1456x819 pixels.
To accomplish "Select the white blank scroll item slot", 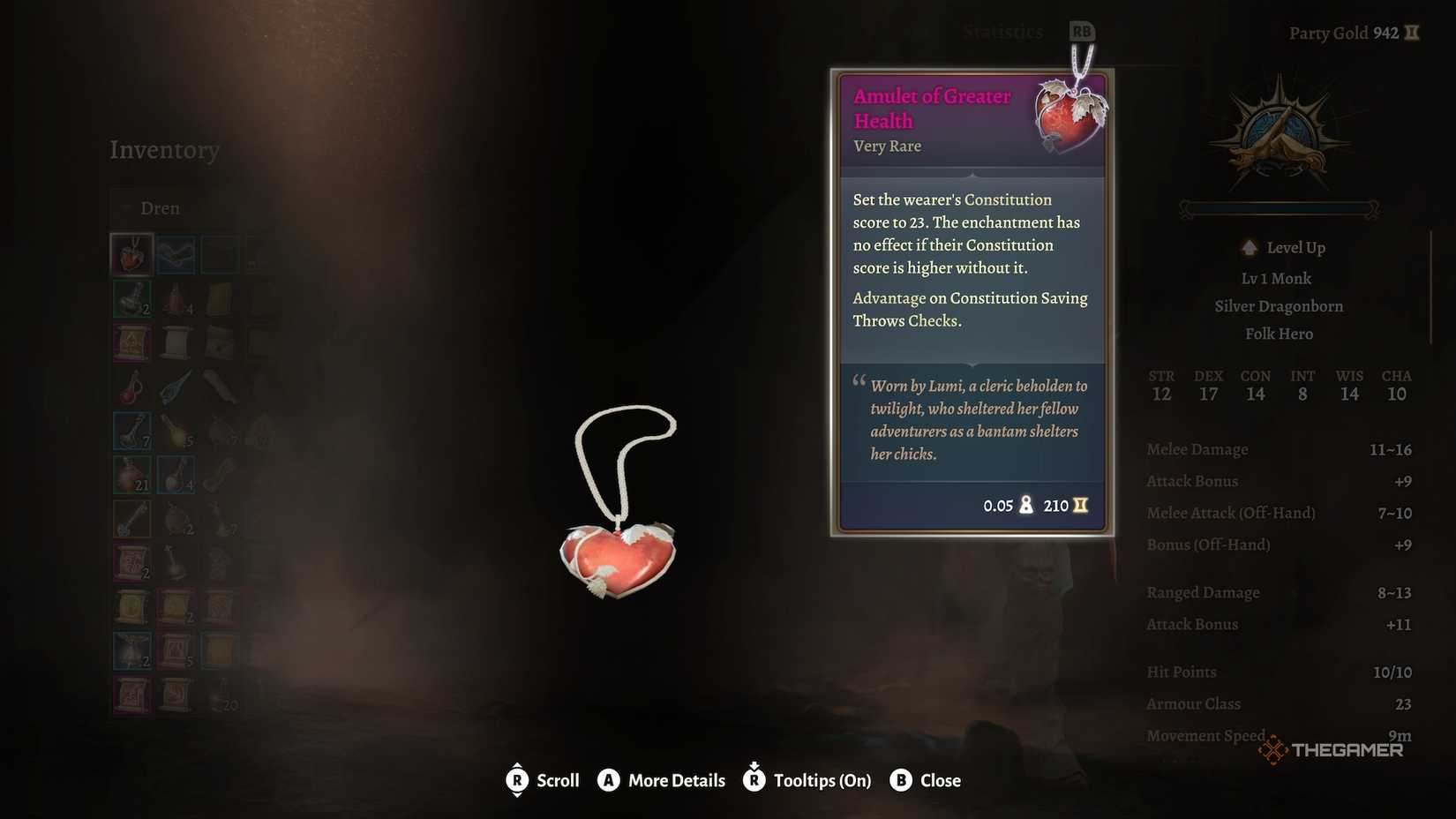I will pyautogui.click(x=176, y=342).
